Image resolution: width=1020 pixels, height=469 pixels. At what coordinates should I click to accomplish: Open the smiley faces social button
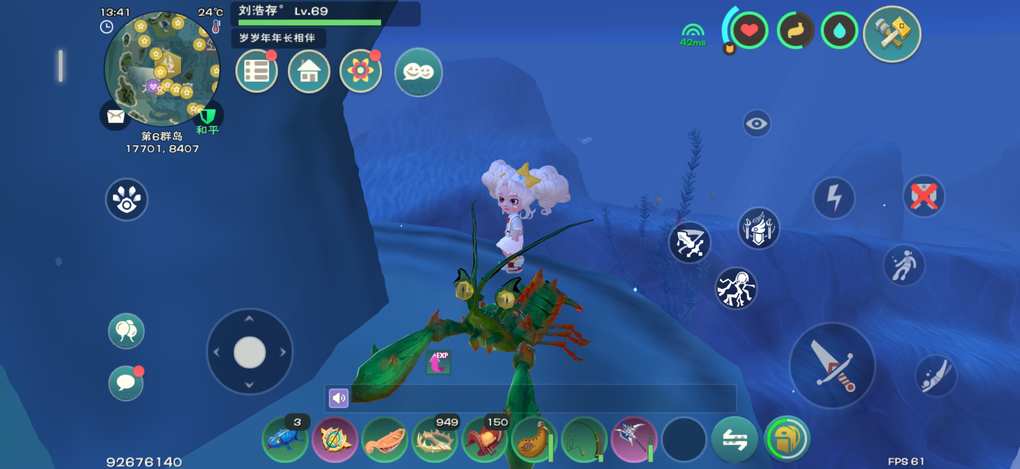(418, 72)
